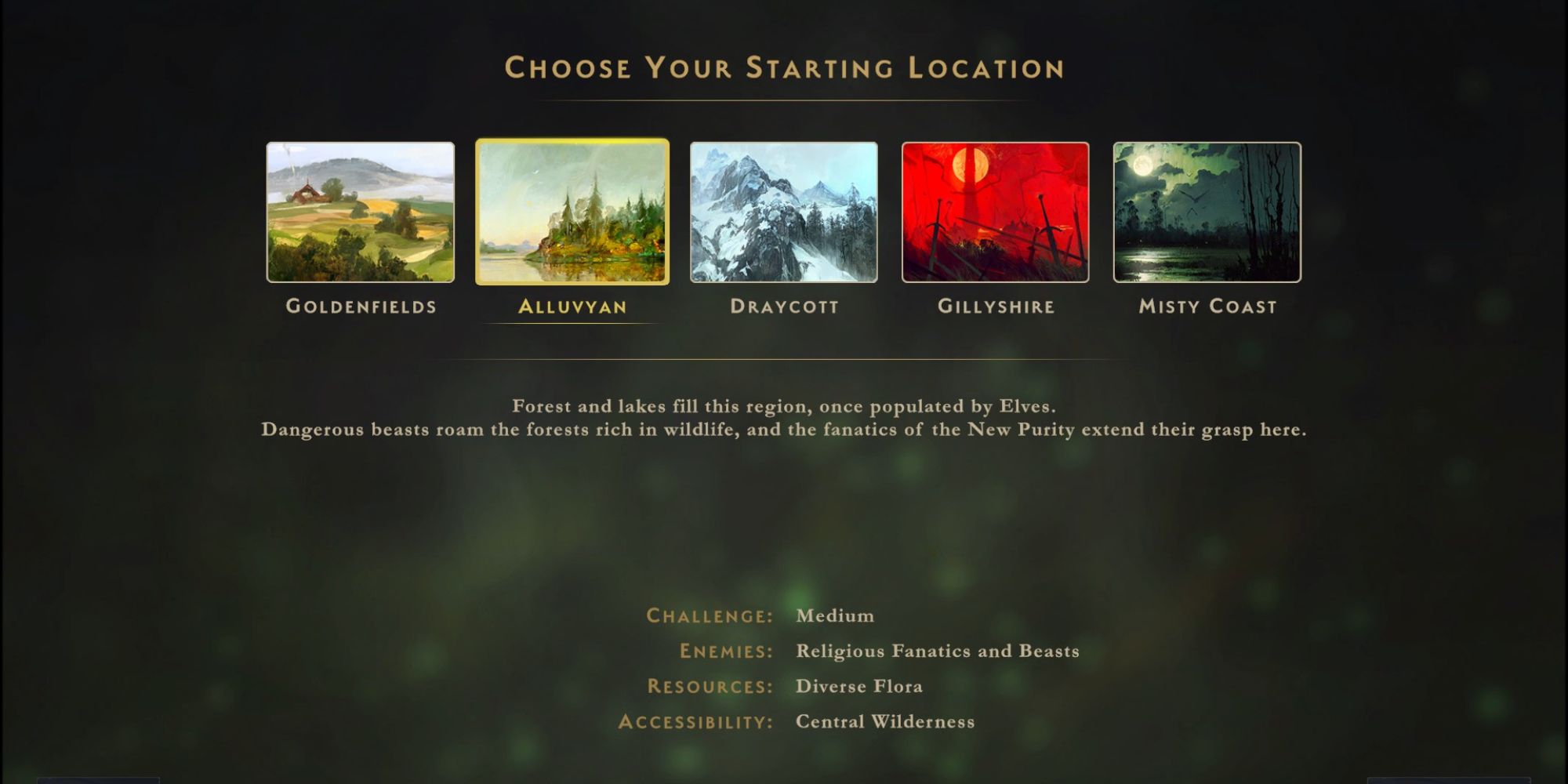Click the Diverse Flora resources text
This screenshot has height=784, width=1568.
[x=858, y=686]
